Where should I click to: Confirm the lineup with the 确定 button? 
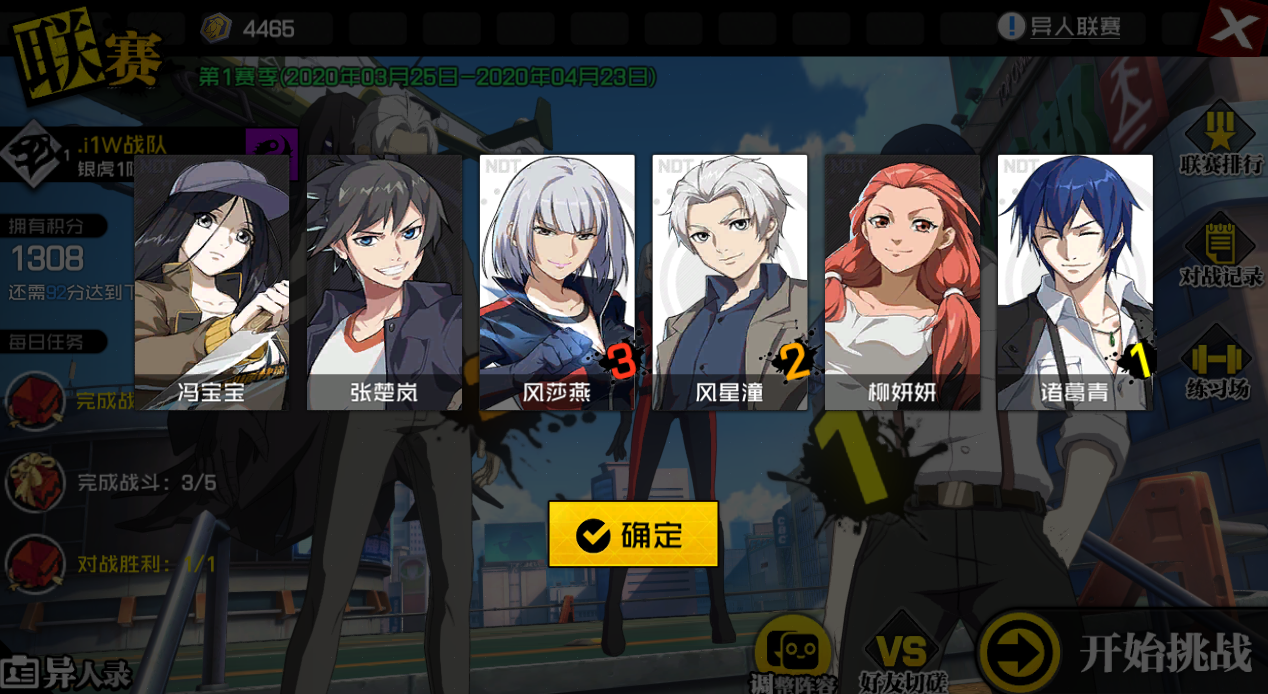click(x=633, y=535)
